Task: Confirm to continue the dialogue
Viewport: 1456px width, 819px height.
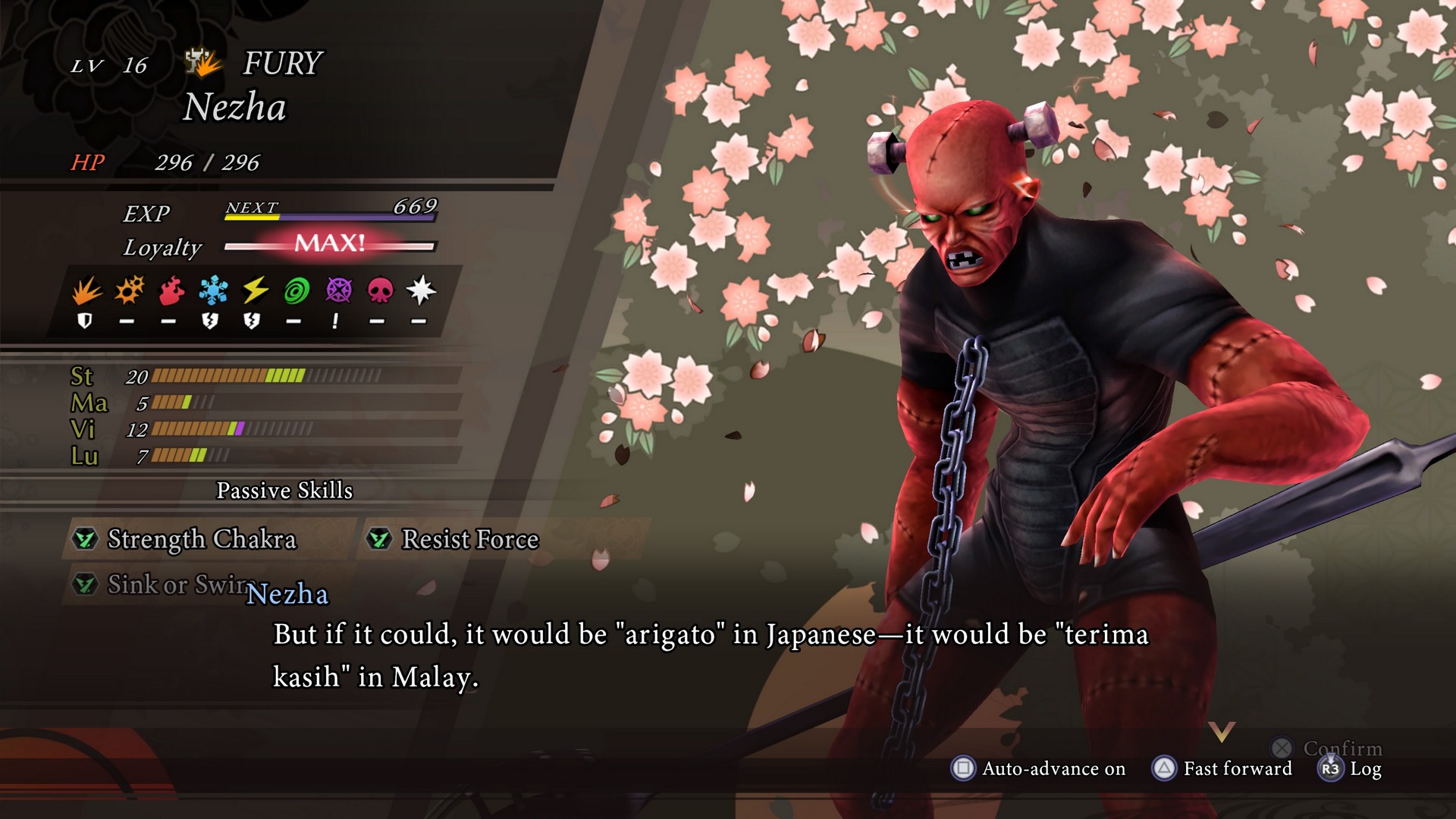Action: [1329, 748]
